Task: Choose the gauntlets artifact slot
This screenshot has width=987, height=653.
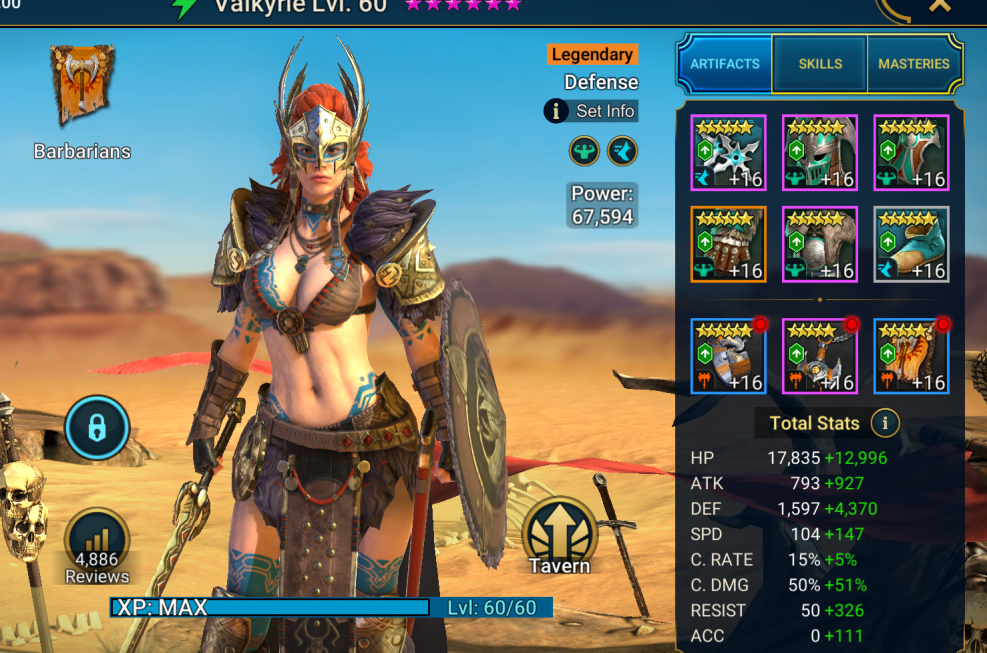Action: (728, 244)
